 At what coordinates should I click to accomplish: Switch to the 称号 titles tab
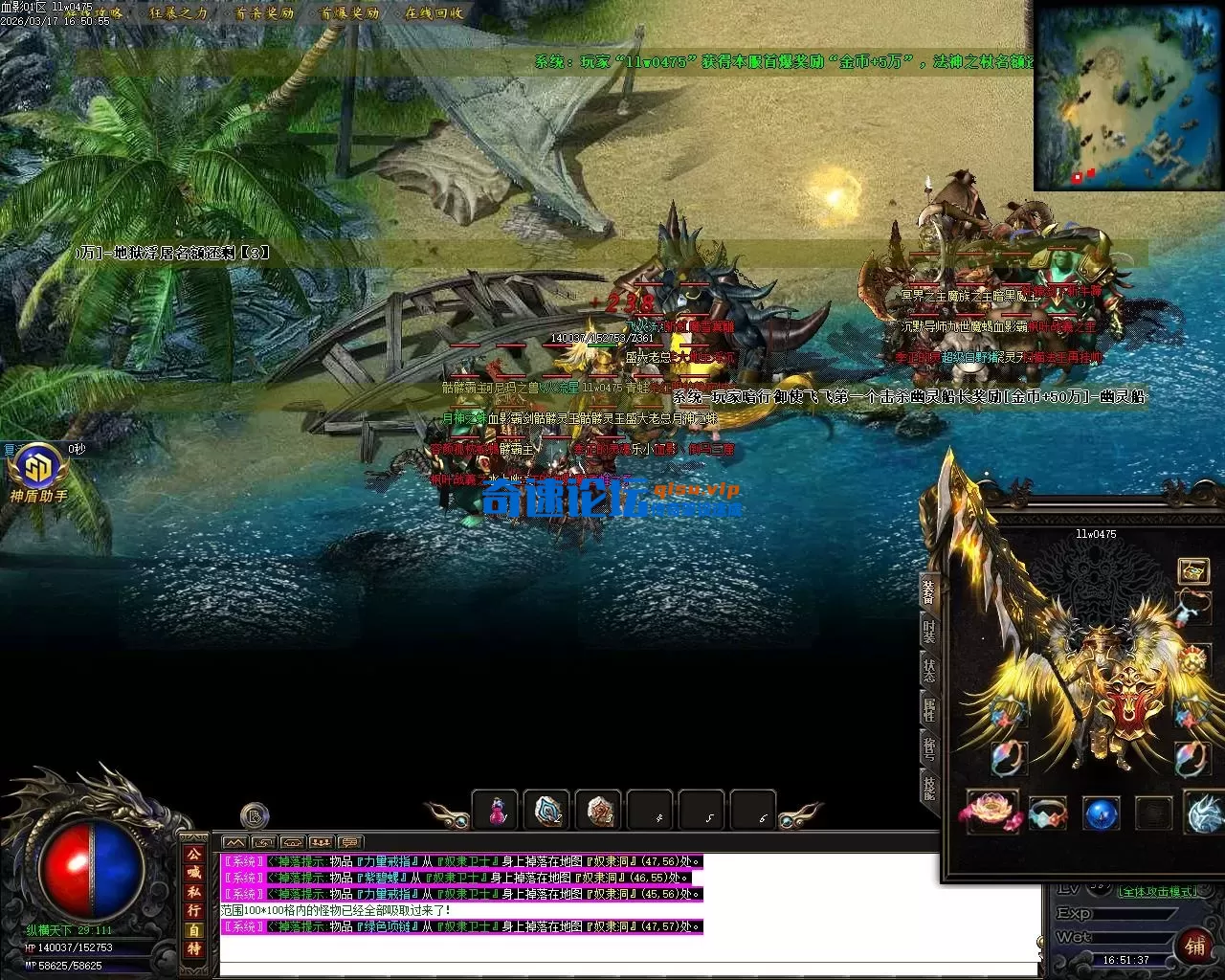[x=929, y=748]
